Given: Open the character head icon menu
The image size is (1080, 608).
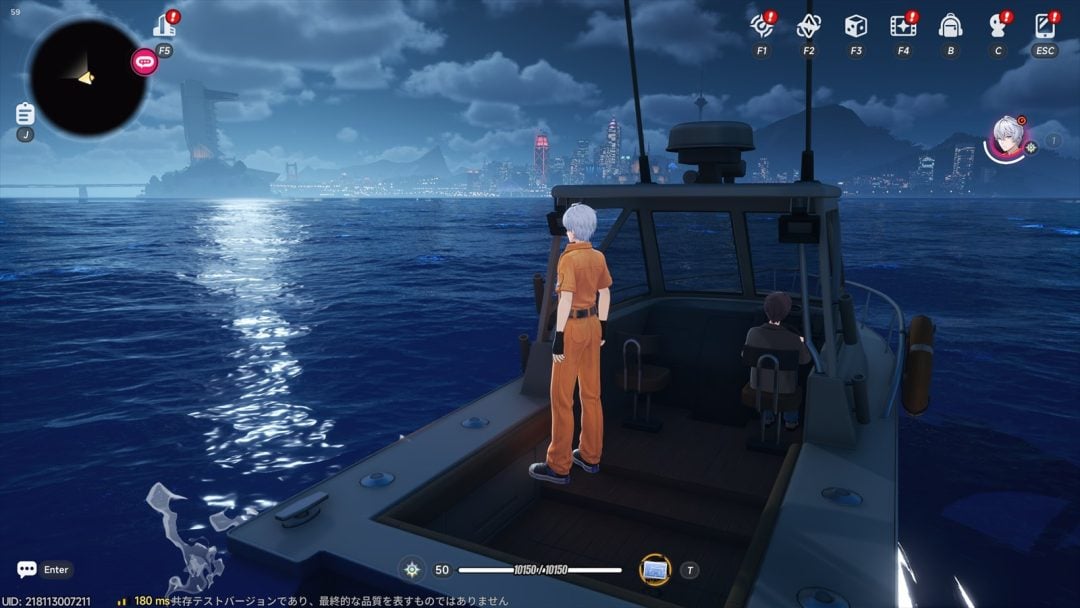Looking at the screenshot, I should pyautogui.click(x=997, y=26).
